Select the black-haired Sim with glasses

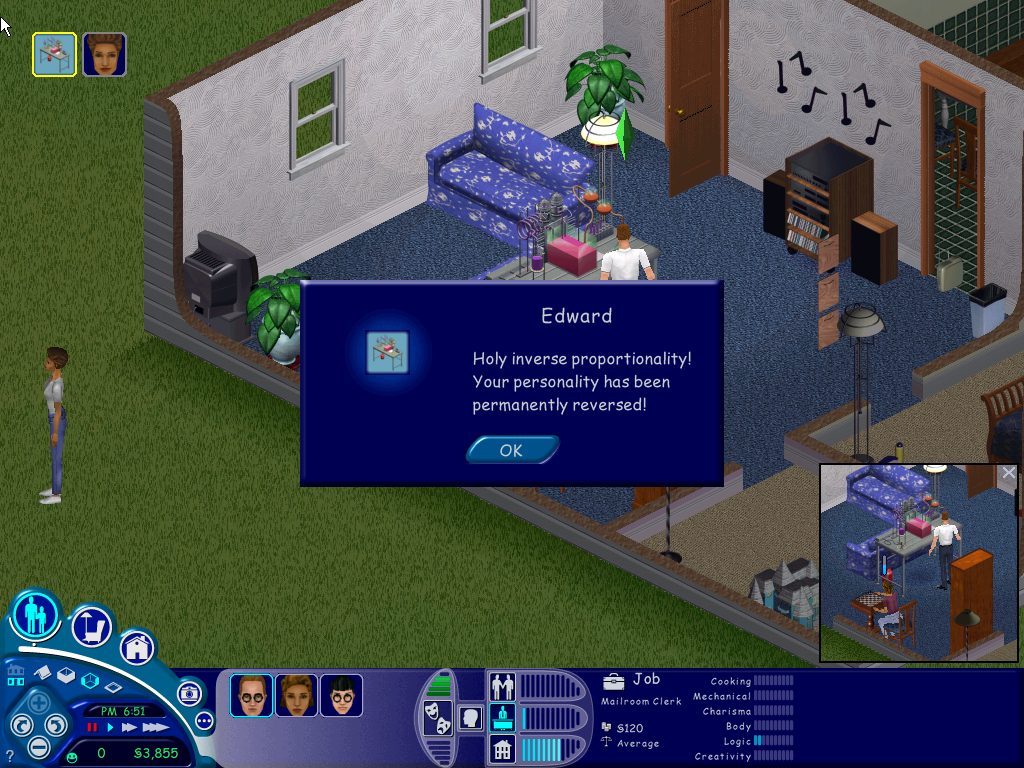[x=341, y=695]
